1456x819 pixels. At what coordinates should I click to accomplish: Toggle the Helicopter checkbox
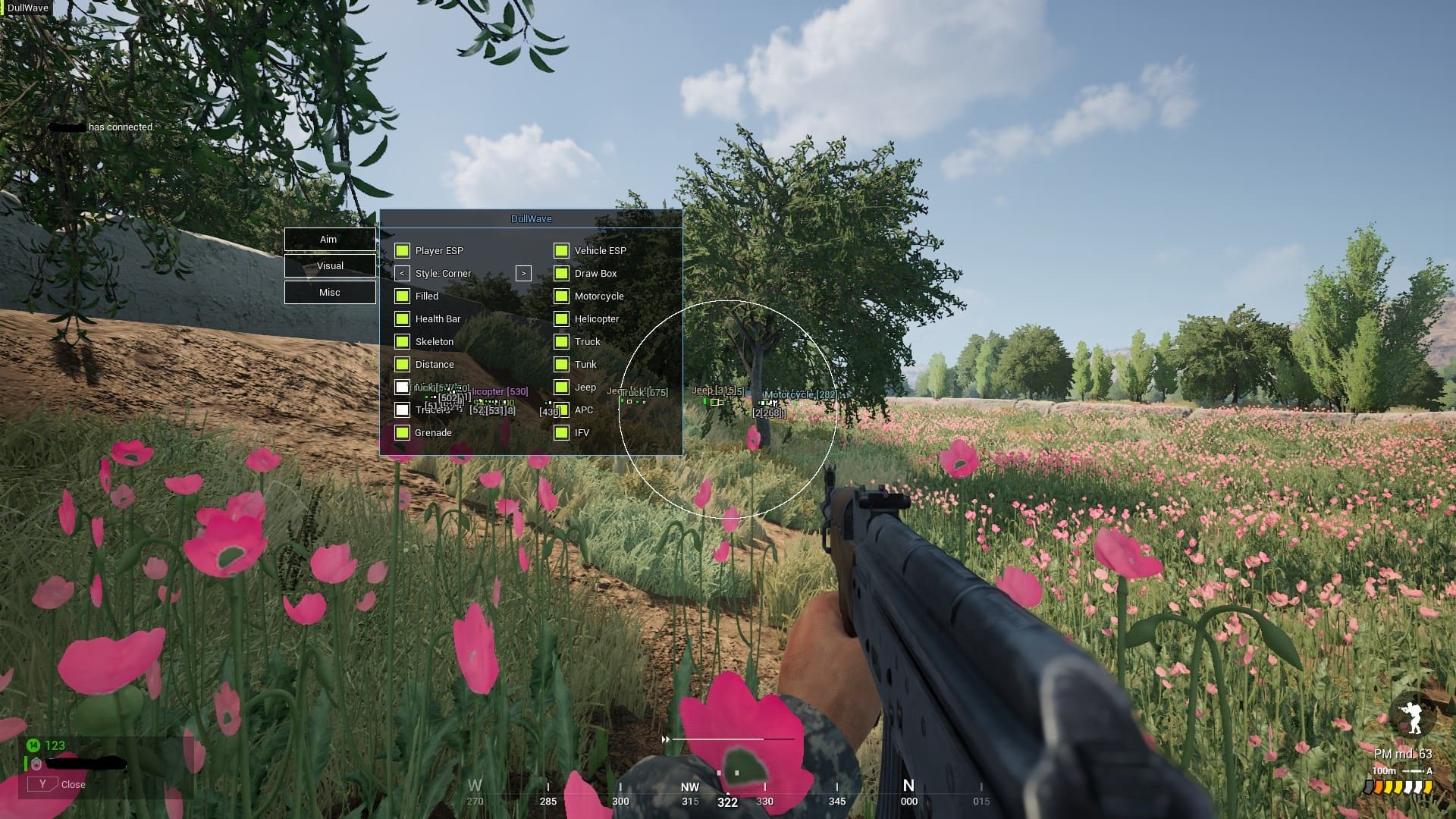point(561,319)
